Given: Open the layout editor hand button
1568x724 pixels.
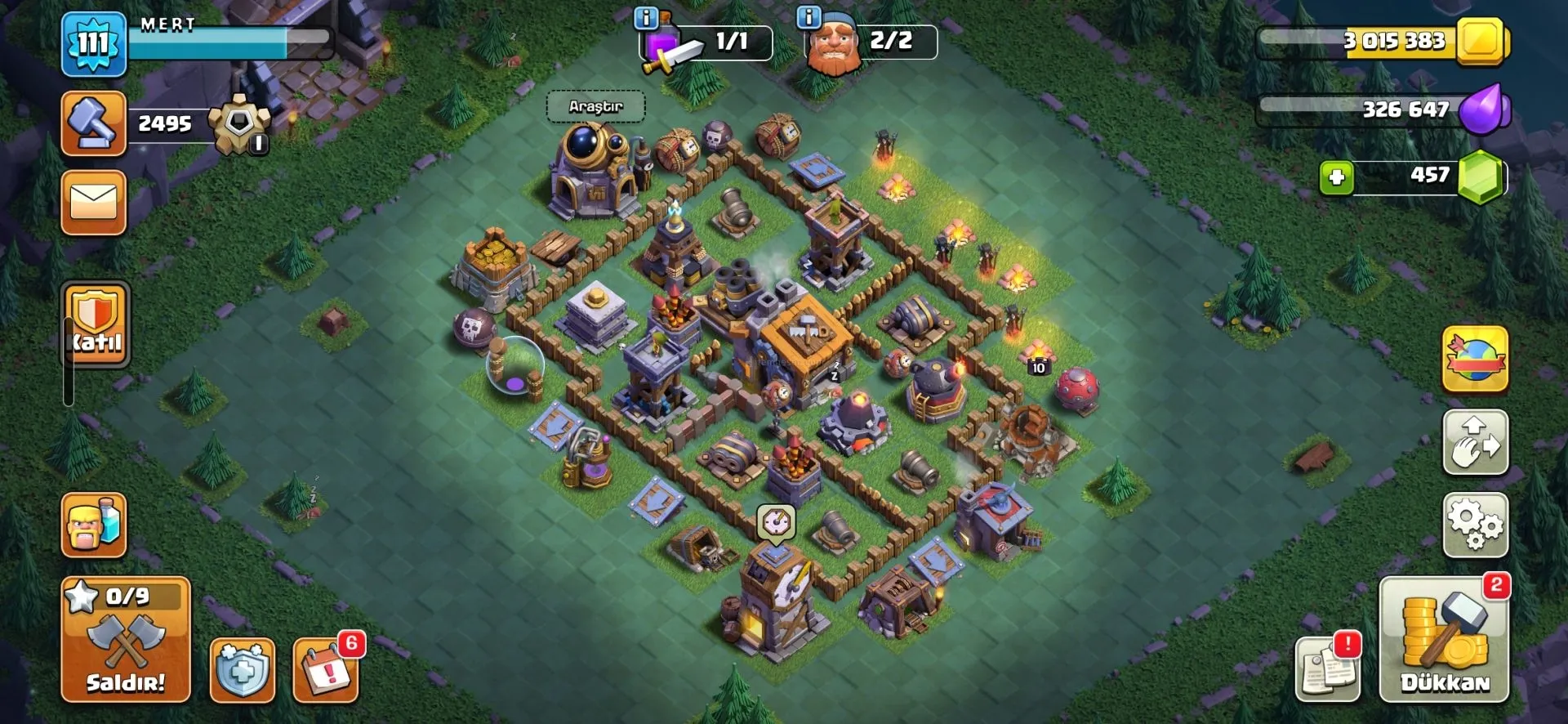Looking at the screenshot, I should (x=1475, y=442).
